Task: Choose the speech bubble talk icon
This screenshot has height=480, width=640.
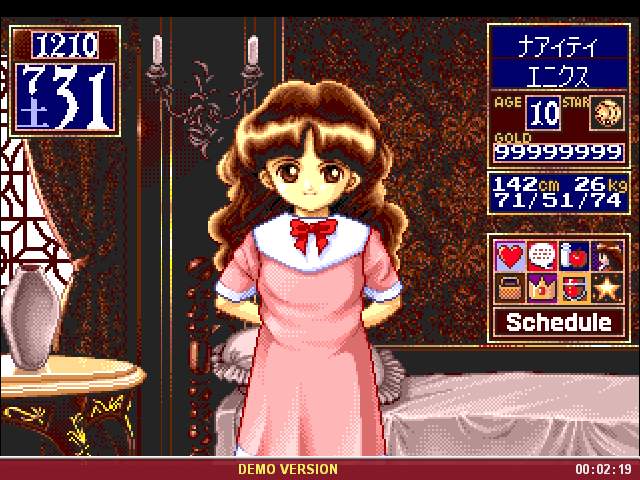Action: [543, 257]
